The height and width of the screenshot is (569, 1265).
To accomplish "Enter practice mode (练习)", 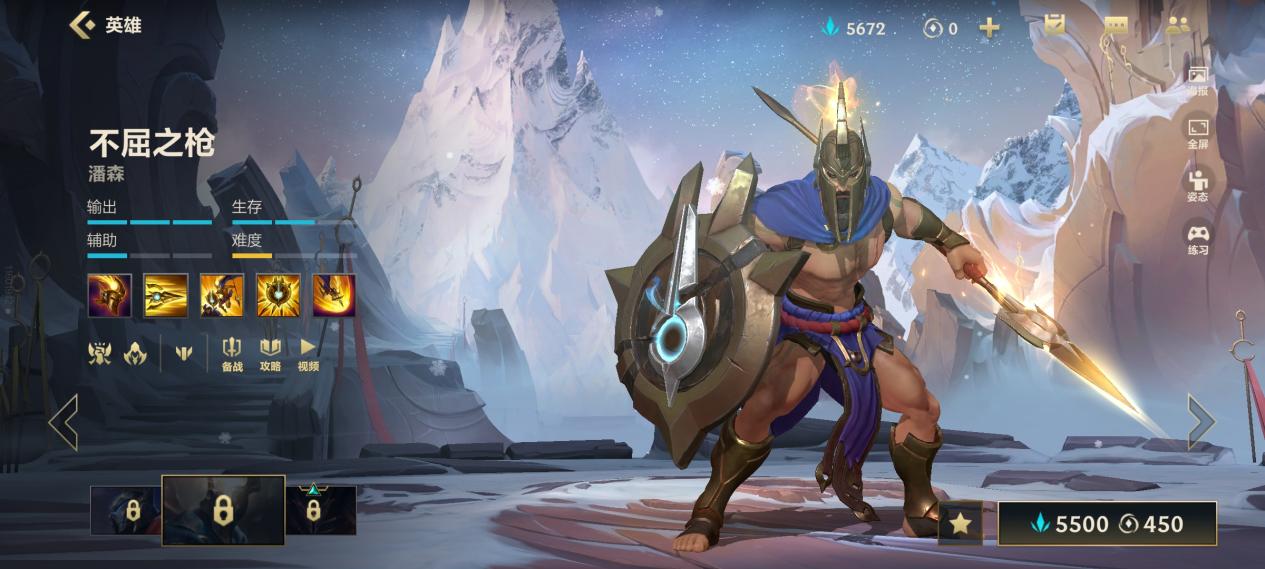I will coord(1197,239).
